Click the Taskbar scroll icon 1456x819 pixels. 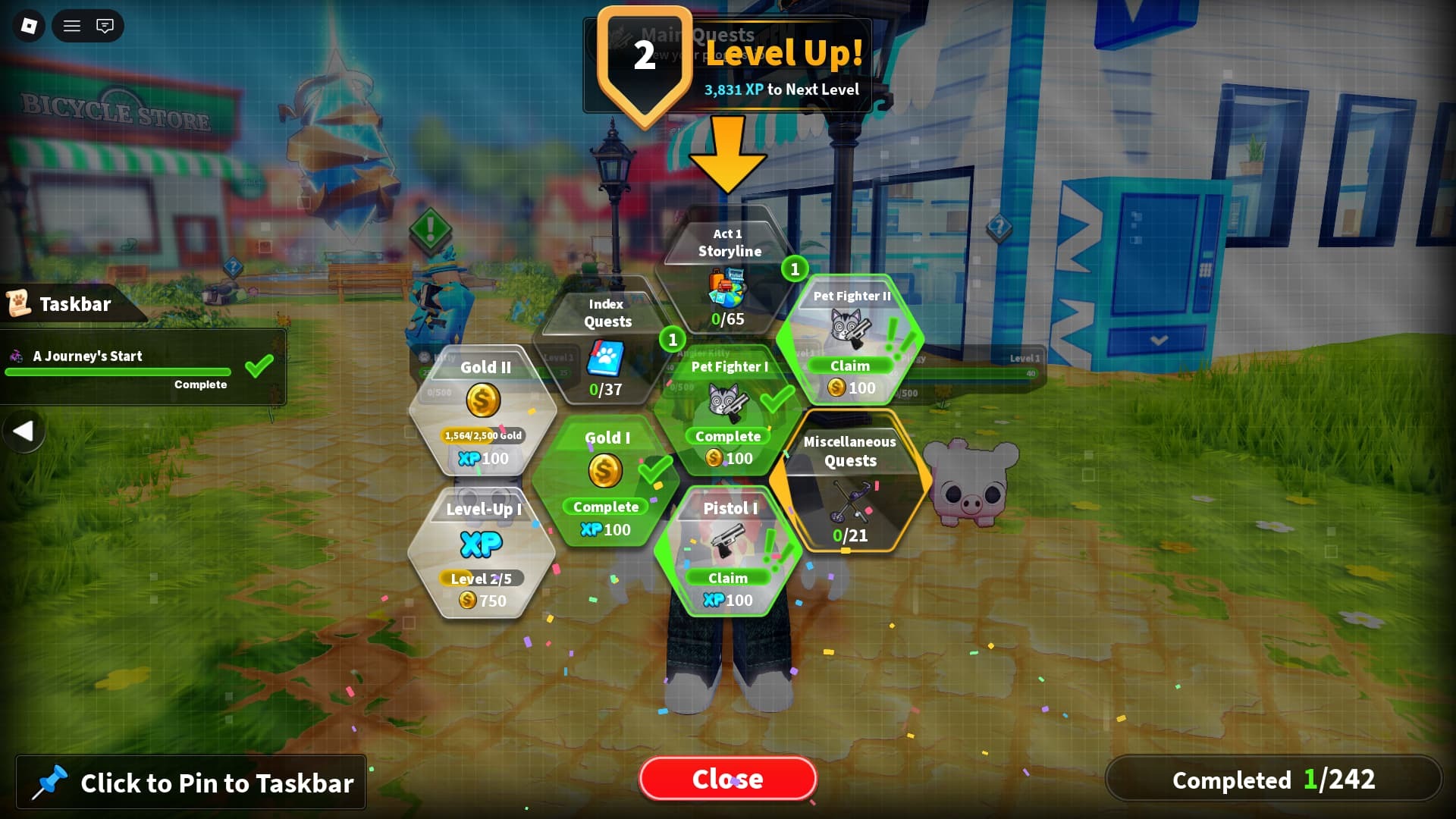coord(21,303)
